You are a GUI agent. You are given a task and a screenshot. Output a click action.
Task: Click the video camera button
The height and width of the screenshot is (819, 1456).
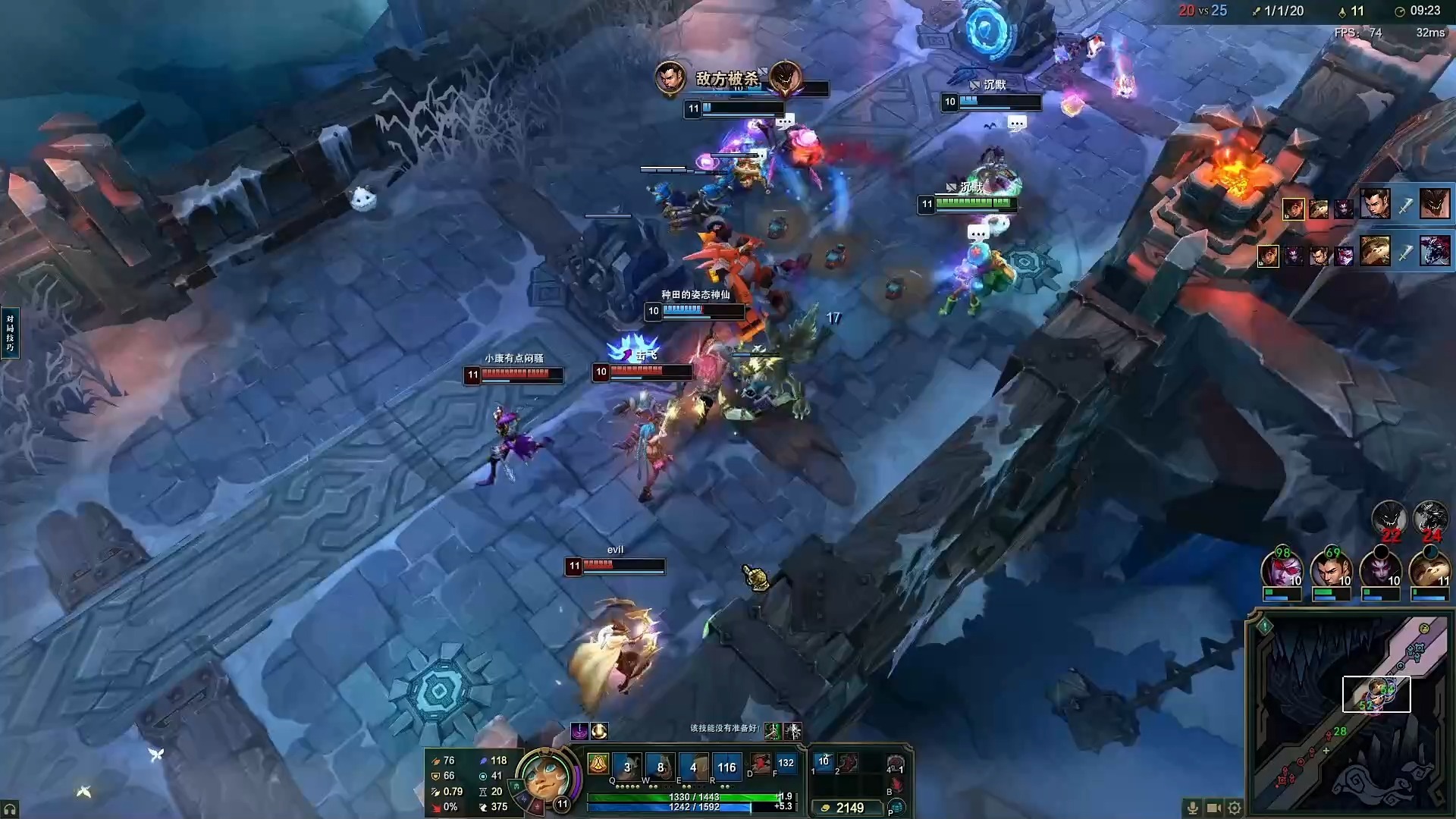pos(1213,808)
